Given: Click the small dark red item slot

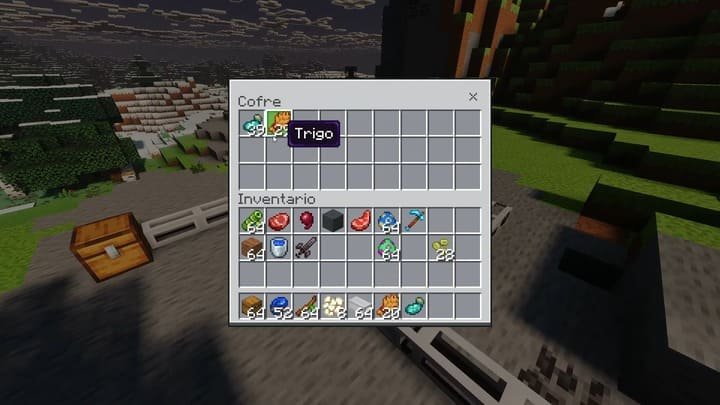Looking at the screenshot, I should 305,220.
